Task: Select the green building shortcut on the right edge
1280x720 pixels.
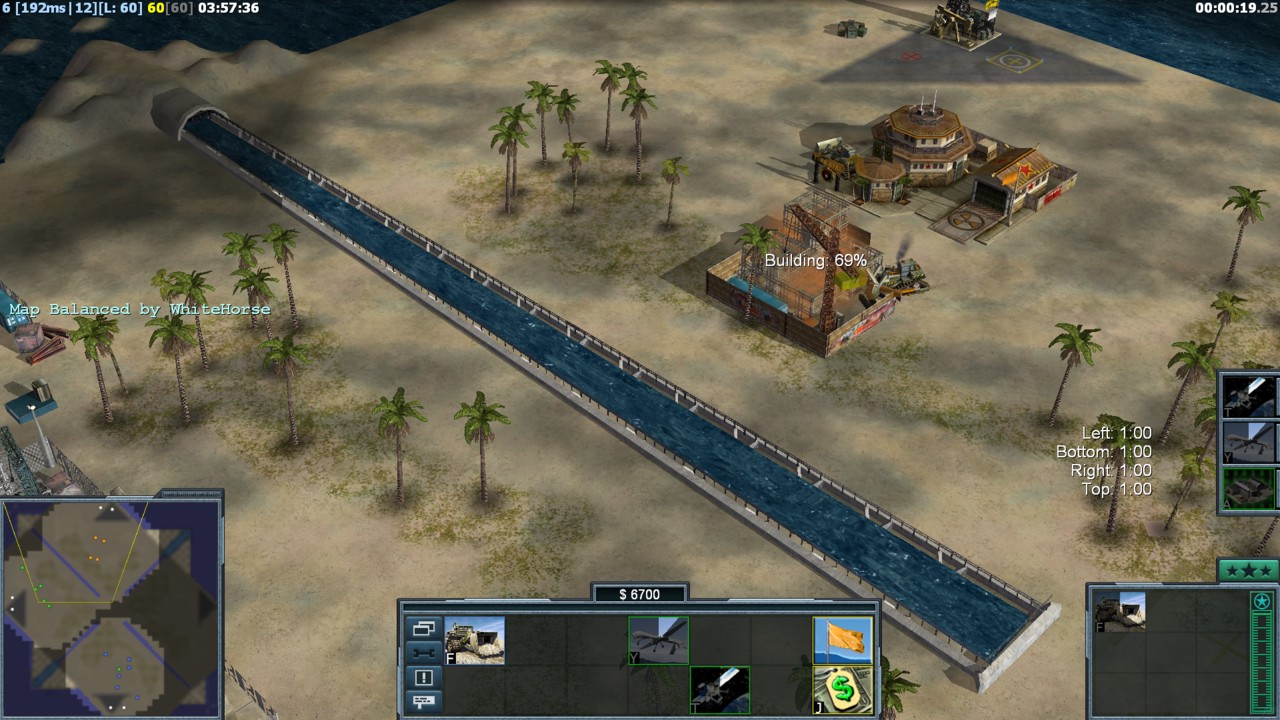Action: pyautogui.click(x=1250, y=488)
